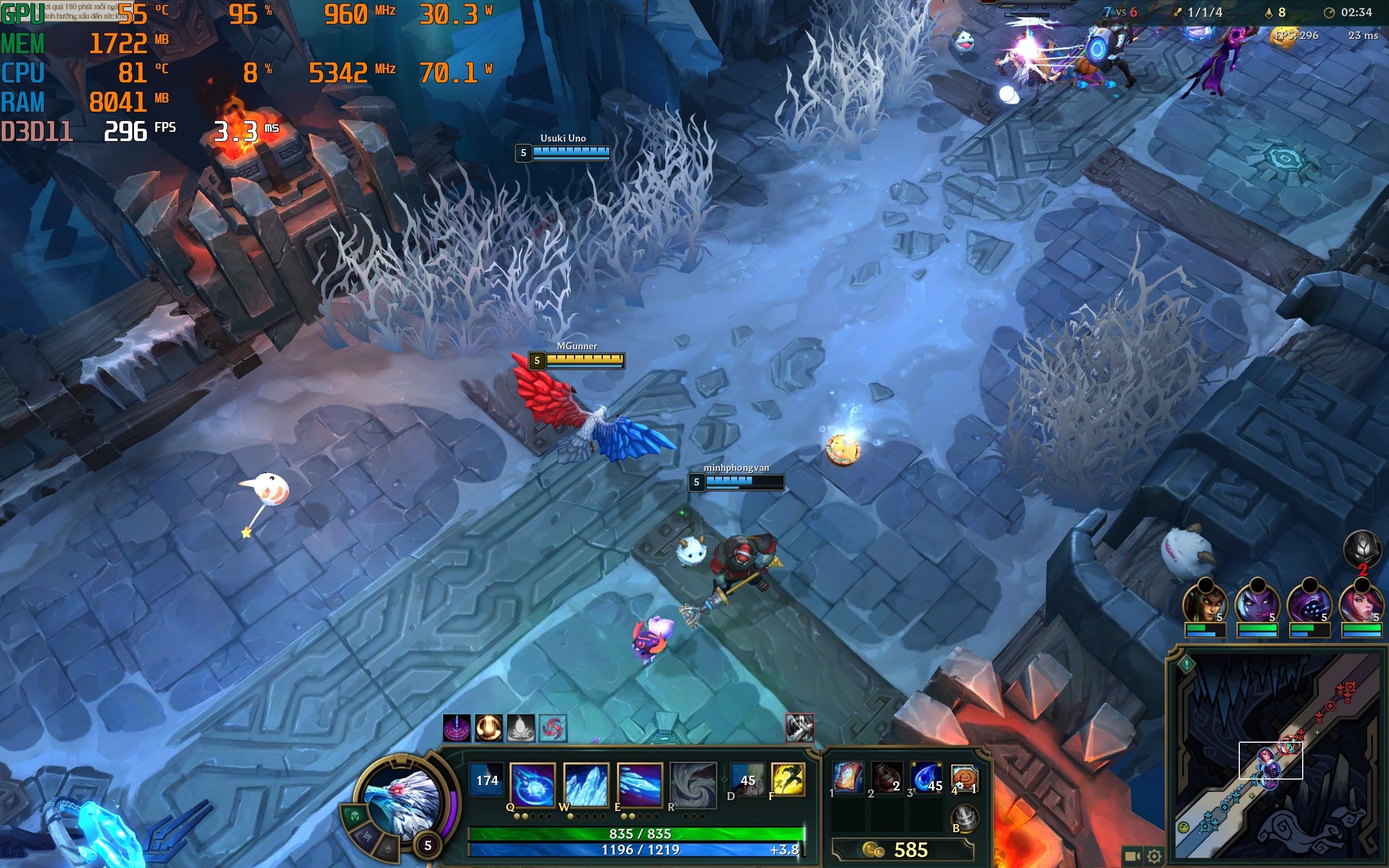The width and height of the screenshot is (1389, 868).
Task: Select the Nidalee teammate portrait
Action: click(1204, 603)
